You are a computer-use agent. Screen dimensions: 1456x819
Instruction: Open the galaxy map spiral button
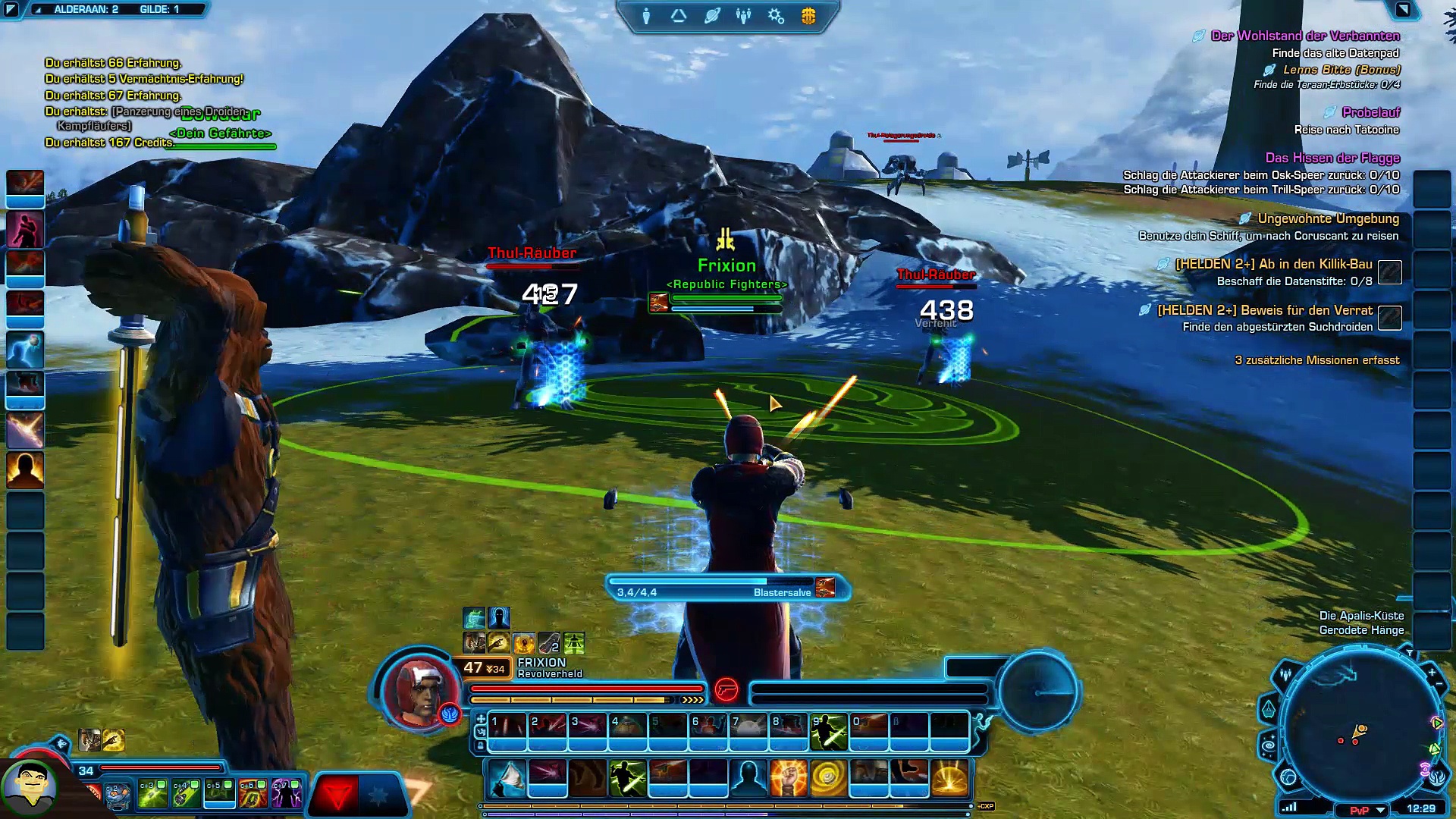[1269, 746]
